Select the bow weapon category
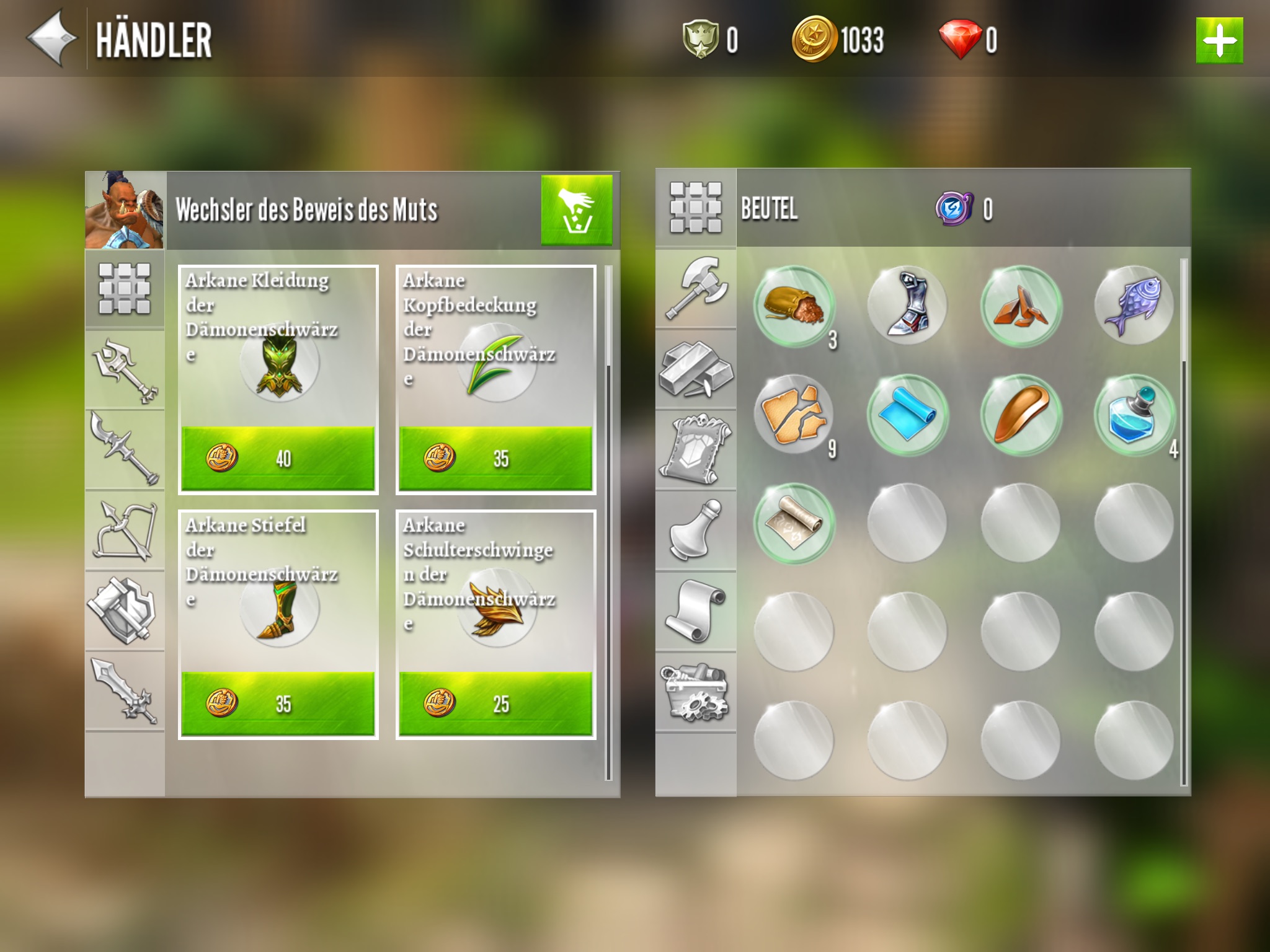This screenshot has width=1270, height=952. tap(125, 531)
